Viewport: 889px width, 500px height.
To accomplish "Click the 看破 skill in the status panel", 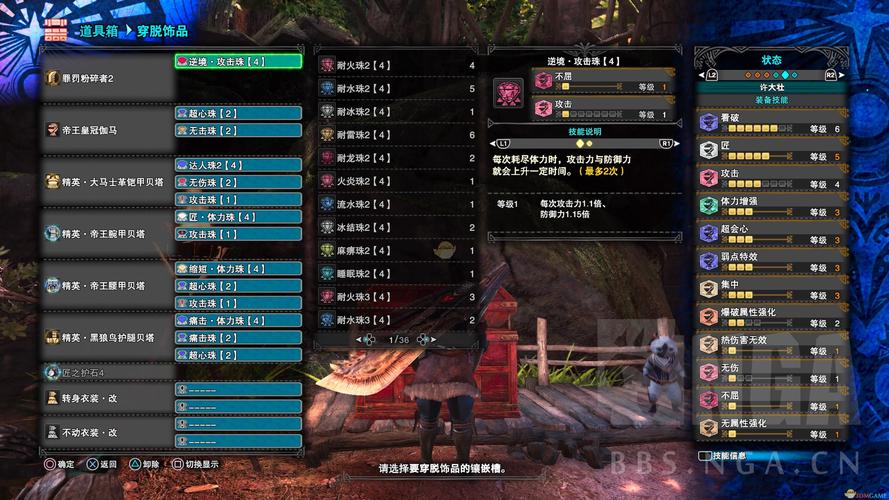I will pos(771,123).
